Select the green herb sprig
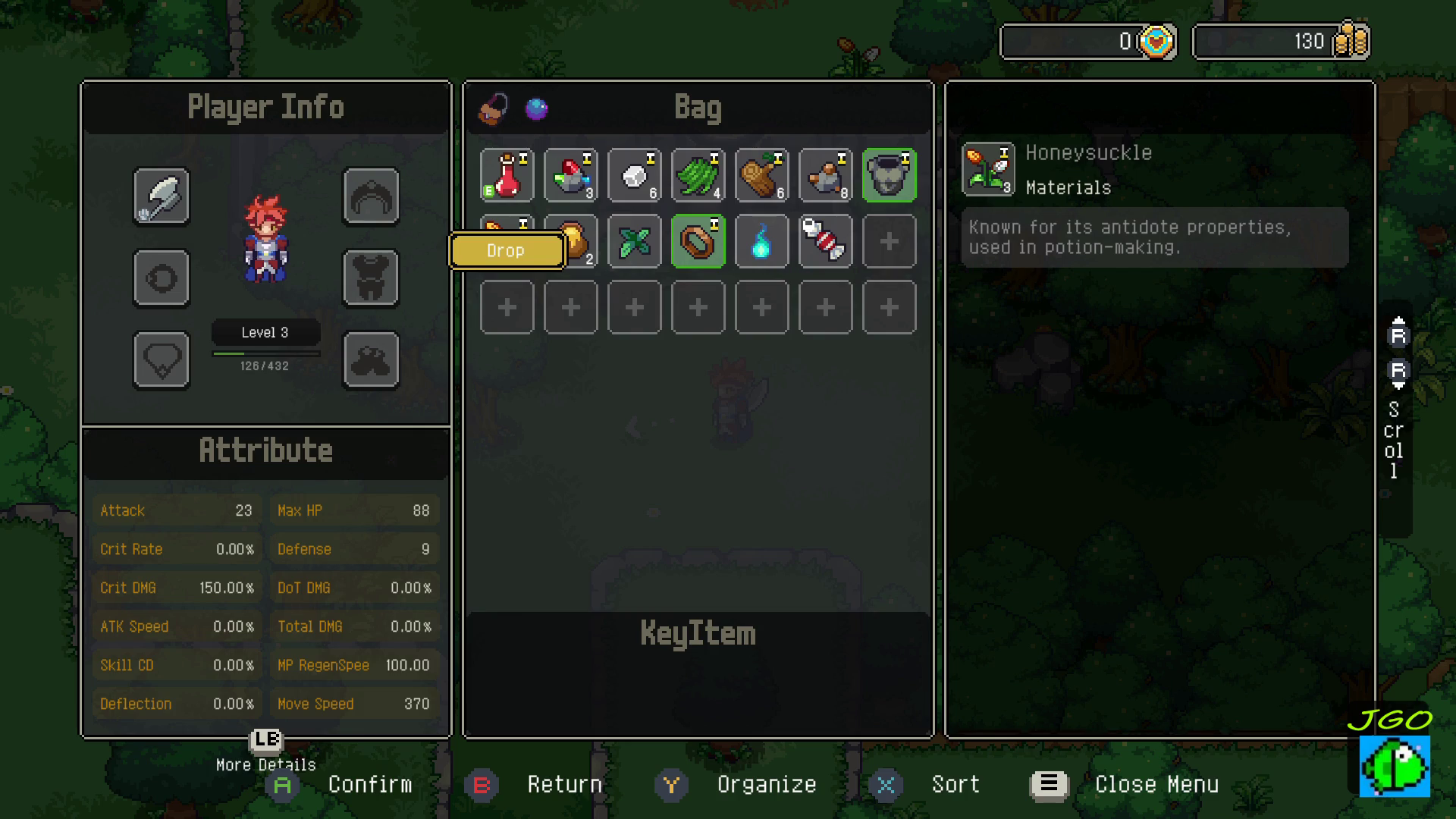The width and height of the screenshot is (1456, 819). point(635,242)
